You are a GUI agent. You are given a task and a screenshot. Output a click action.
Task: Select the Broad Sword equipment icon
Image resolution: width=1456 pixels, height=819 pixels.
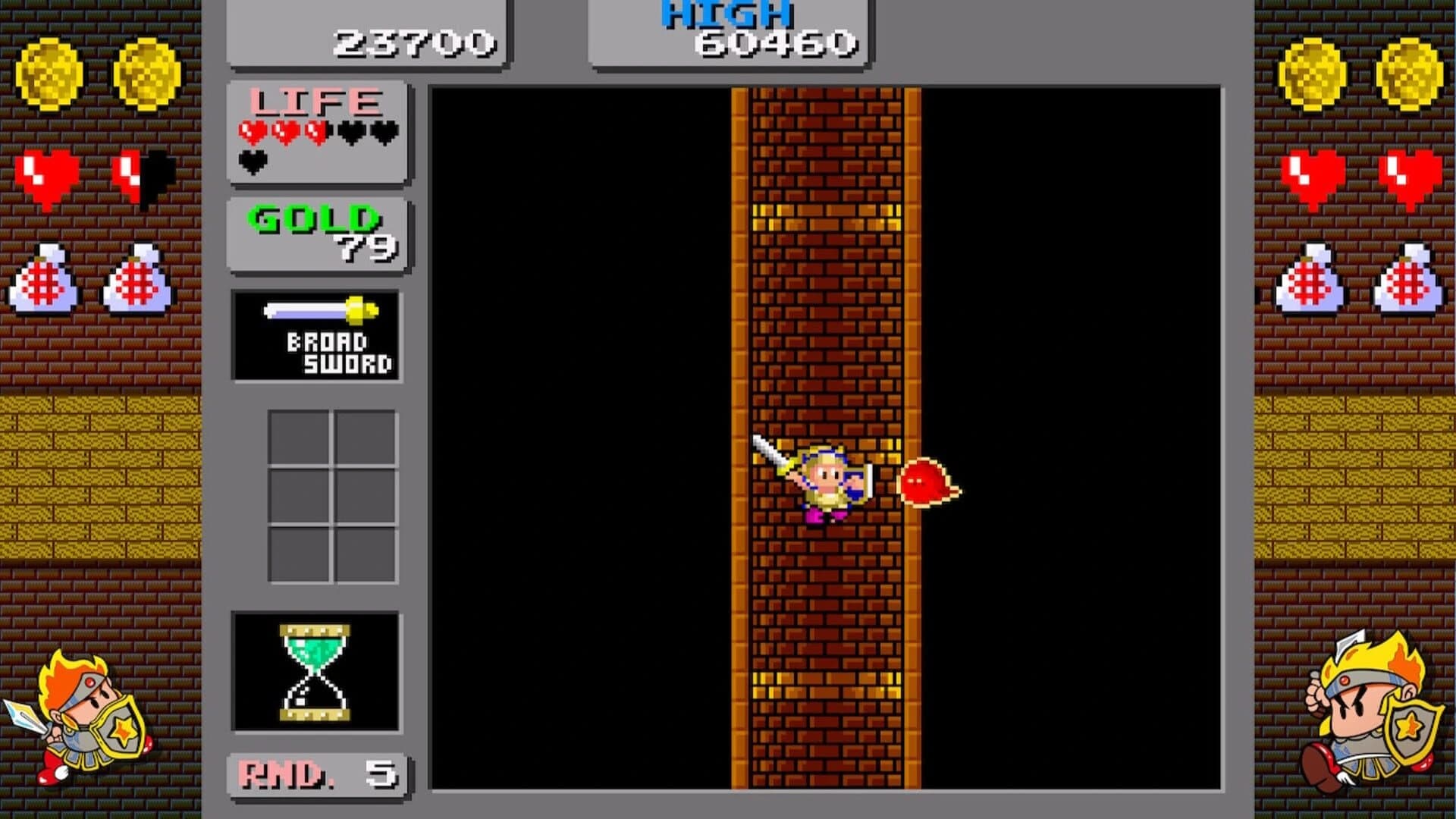click(x=317, y=334)
